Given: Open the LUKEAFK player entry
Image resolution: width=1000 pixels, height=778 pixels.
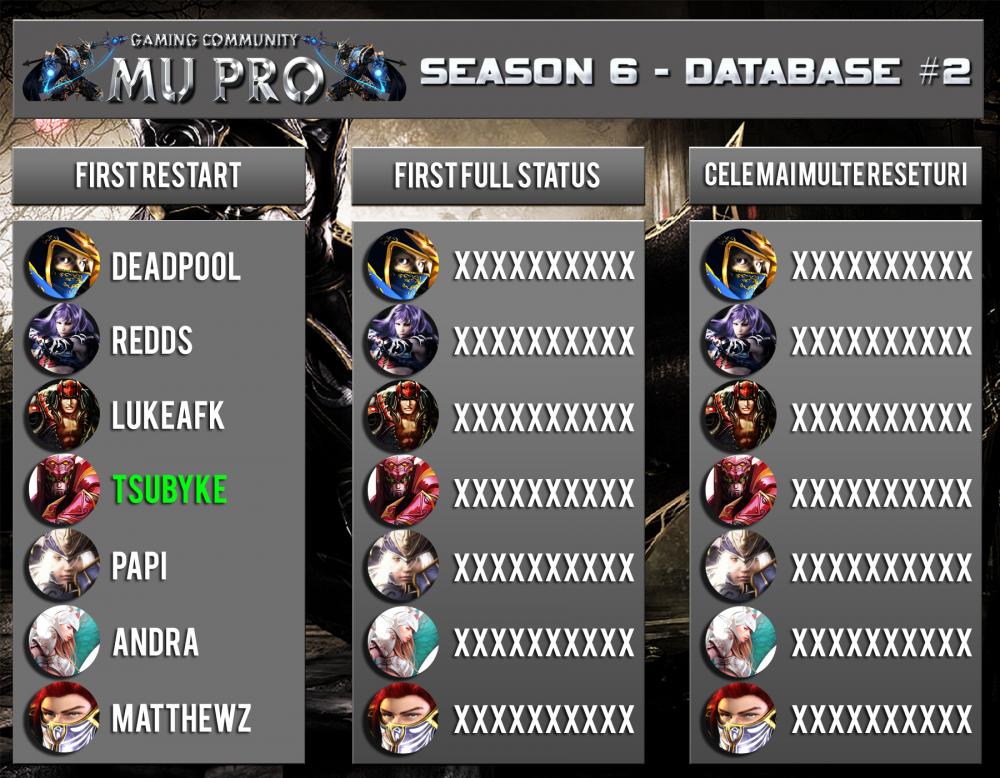Looking at the screenshot, I should pos(168,415).
